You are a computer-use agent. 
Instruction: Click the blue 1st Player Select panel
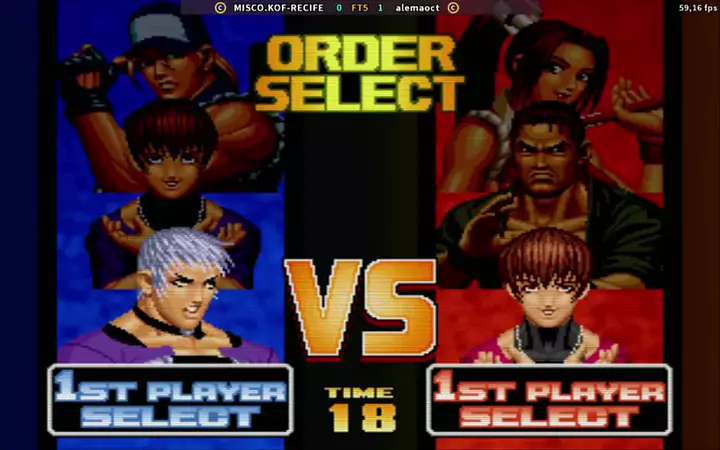pyautogui.click(x=170, y=400)
